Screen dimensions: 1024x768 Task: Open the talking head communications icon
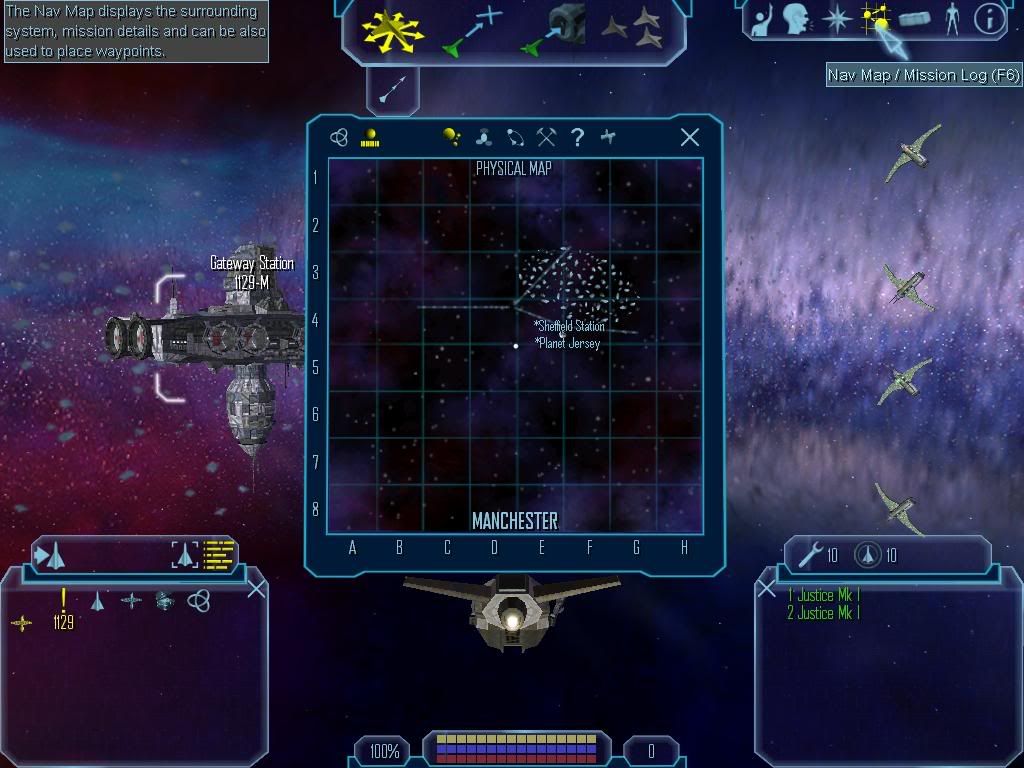click(796, 19)
